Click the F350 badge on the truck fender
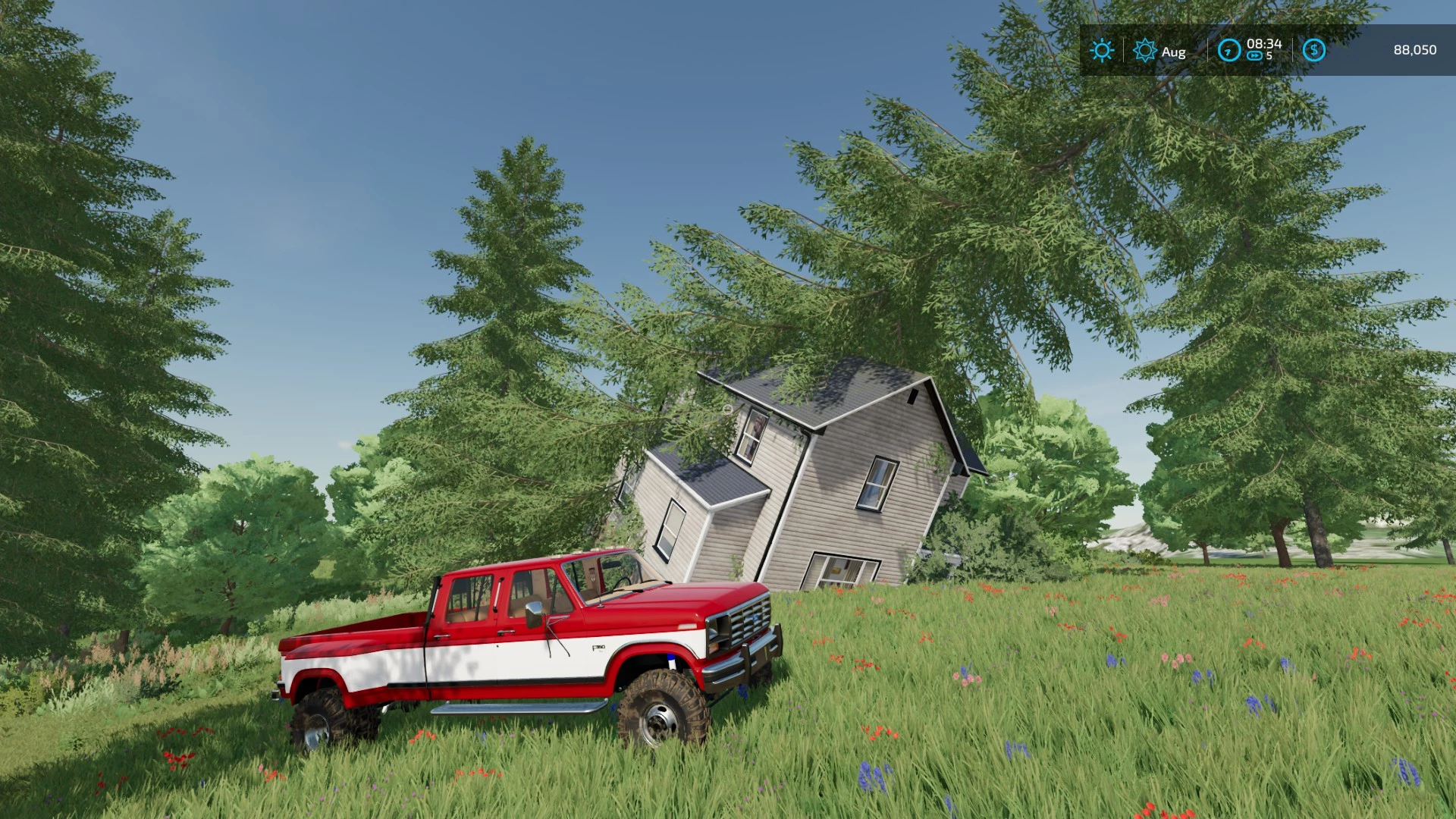 coord(598,648)
